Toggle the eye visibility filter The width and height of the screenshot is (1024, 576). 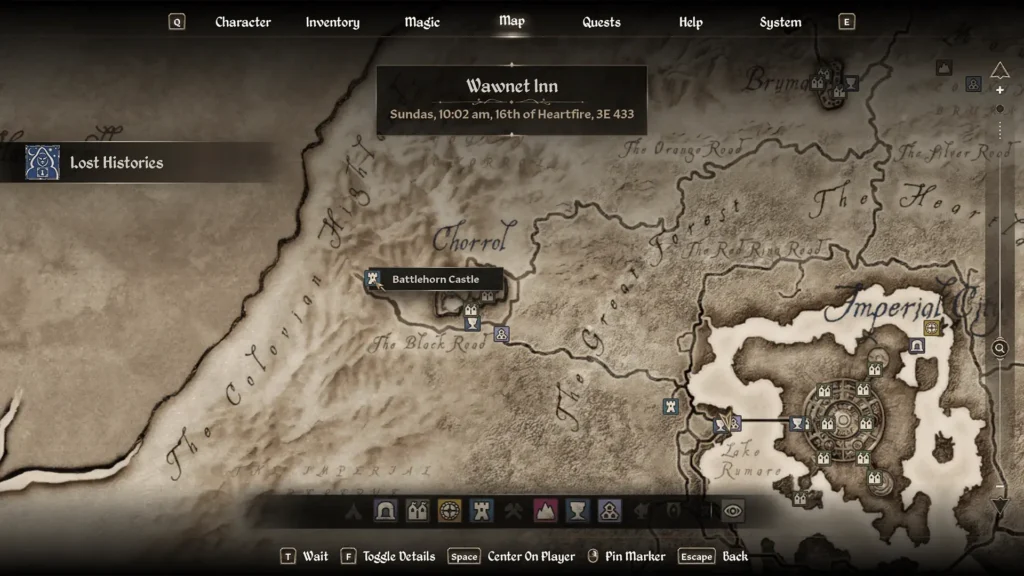[734, 511]
